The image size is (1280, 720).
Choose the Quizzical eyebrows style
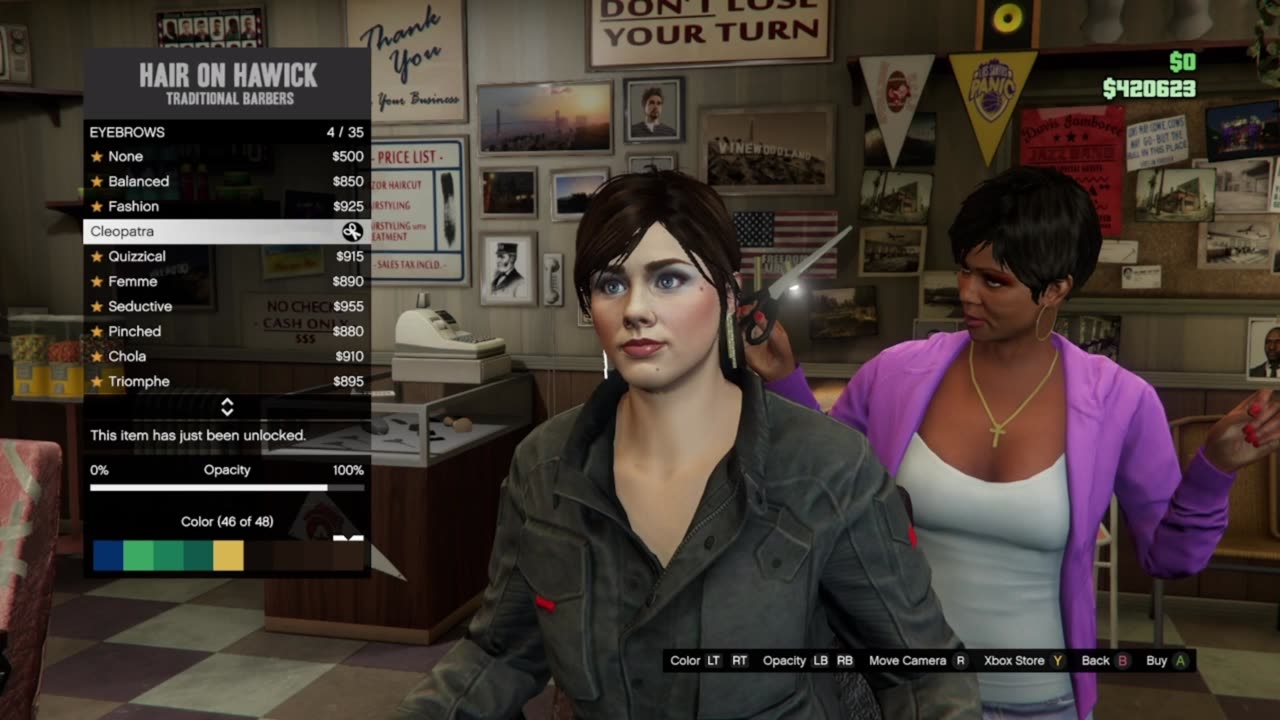(x=226, y=256)
